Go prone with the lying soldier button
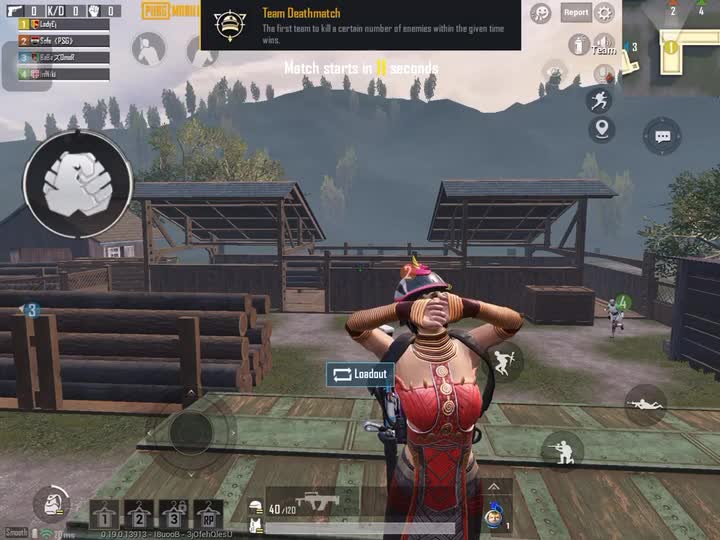The image size is (720, 540). [x=645, y=404]
